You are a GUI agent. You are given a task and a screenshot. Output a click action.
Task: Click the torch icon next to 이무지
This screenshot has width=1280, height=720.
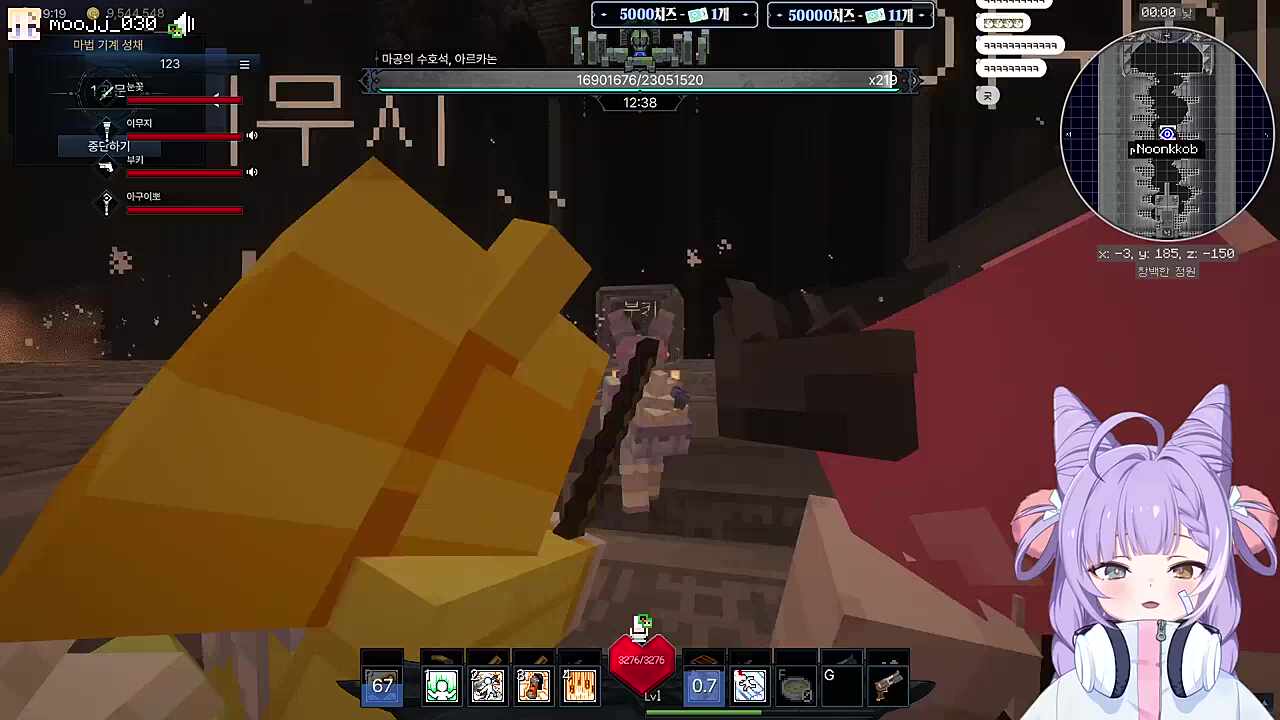pos(107,126)
